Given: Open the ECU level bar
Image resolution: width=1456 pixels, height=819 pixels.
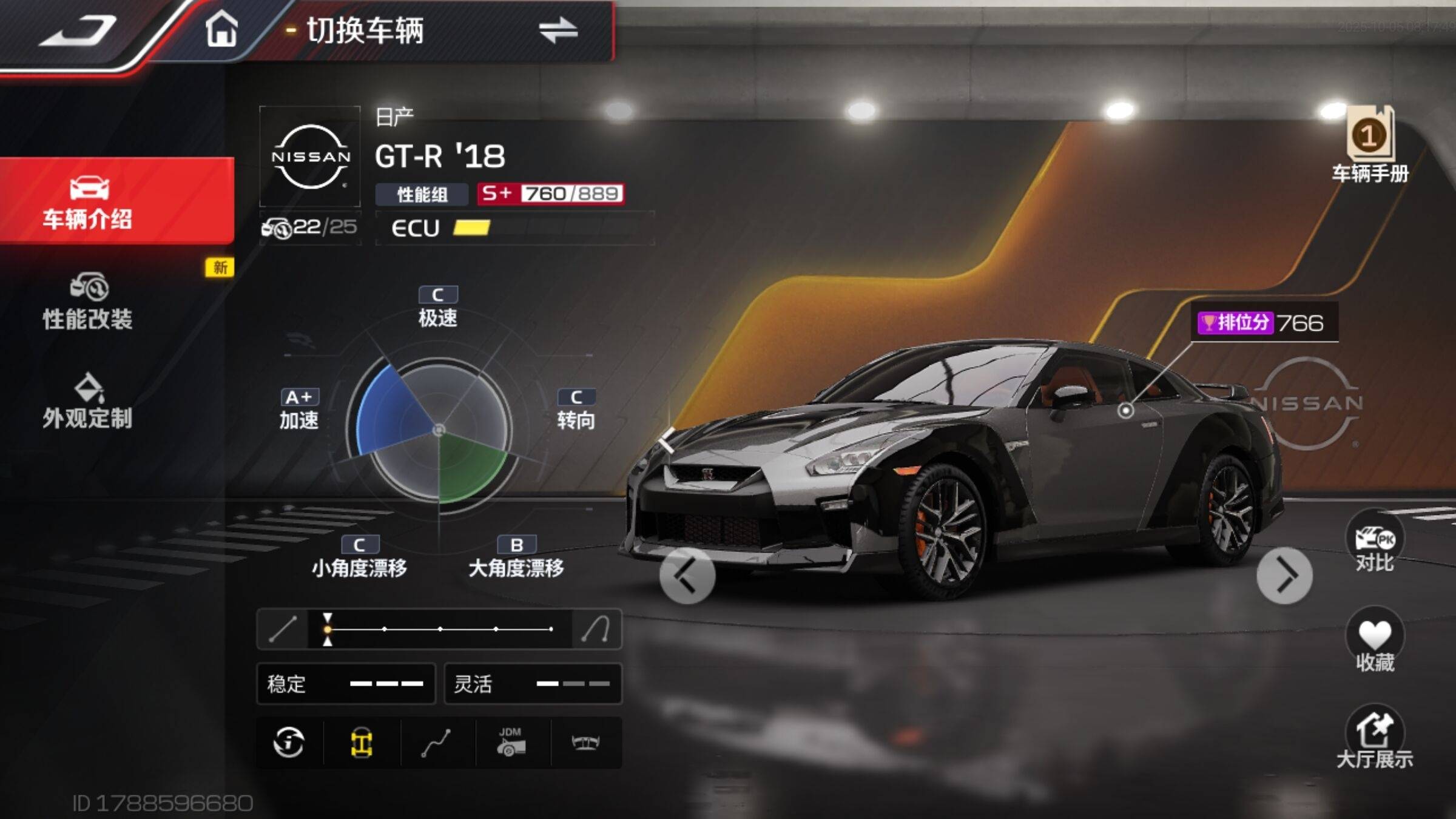Looking at the screenshot, I should (514, 228).
